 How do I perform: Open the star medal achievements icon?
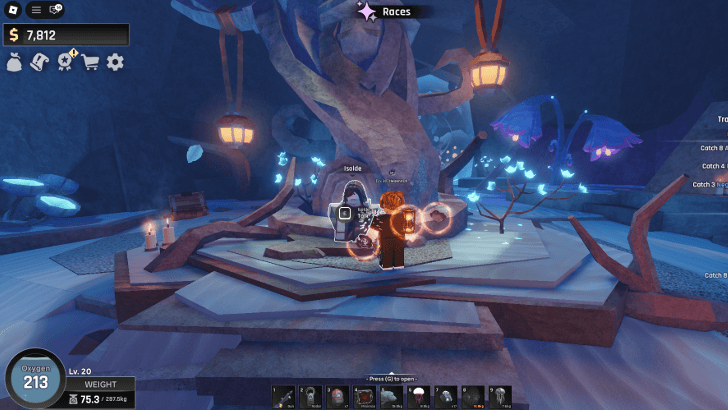[66, 62]
